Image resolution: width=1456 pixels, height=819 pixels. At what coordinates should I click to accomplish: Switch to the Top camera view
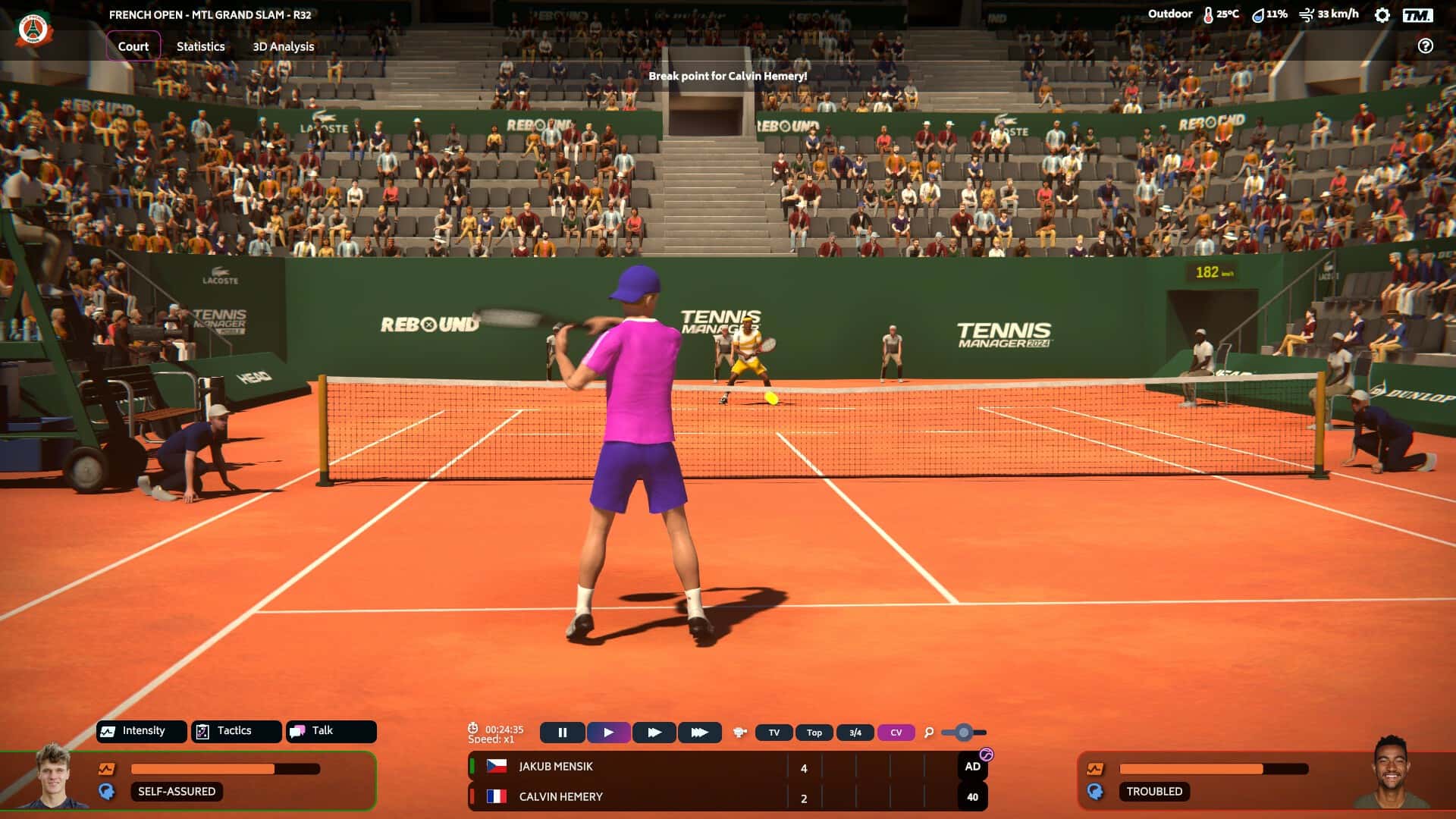tap(814, 733)
